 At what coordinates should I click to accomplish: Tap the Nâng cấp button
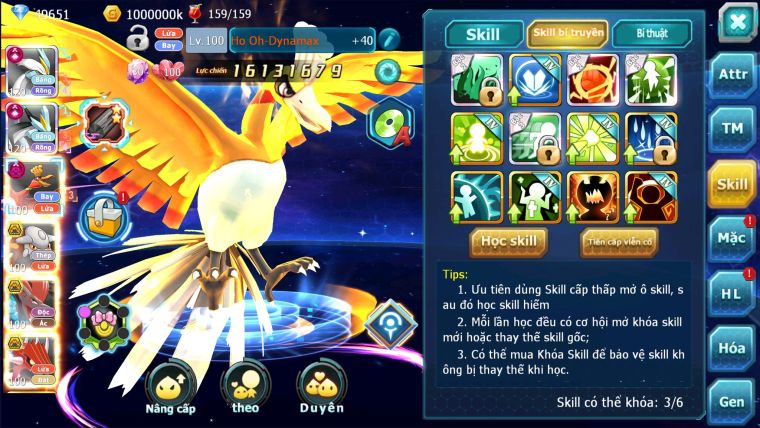[169, 388]
